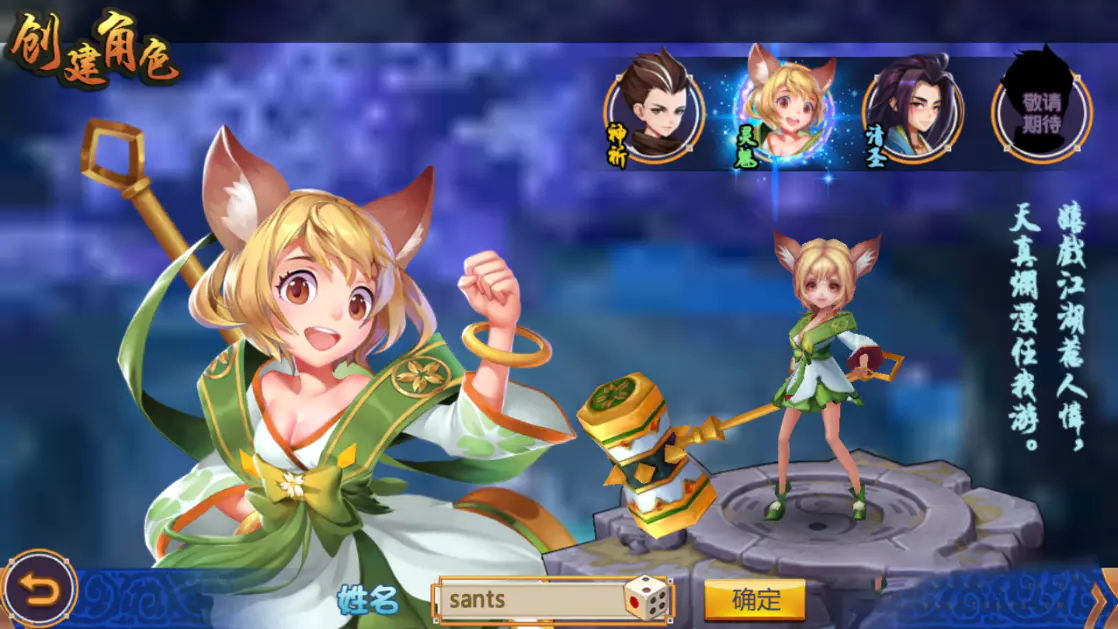Click the name field containing "sants"
1118x629 pixels.
pyautogui.click(x=530, y=600)
